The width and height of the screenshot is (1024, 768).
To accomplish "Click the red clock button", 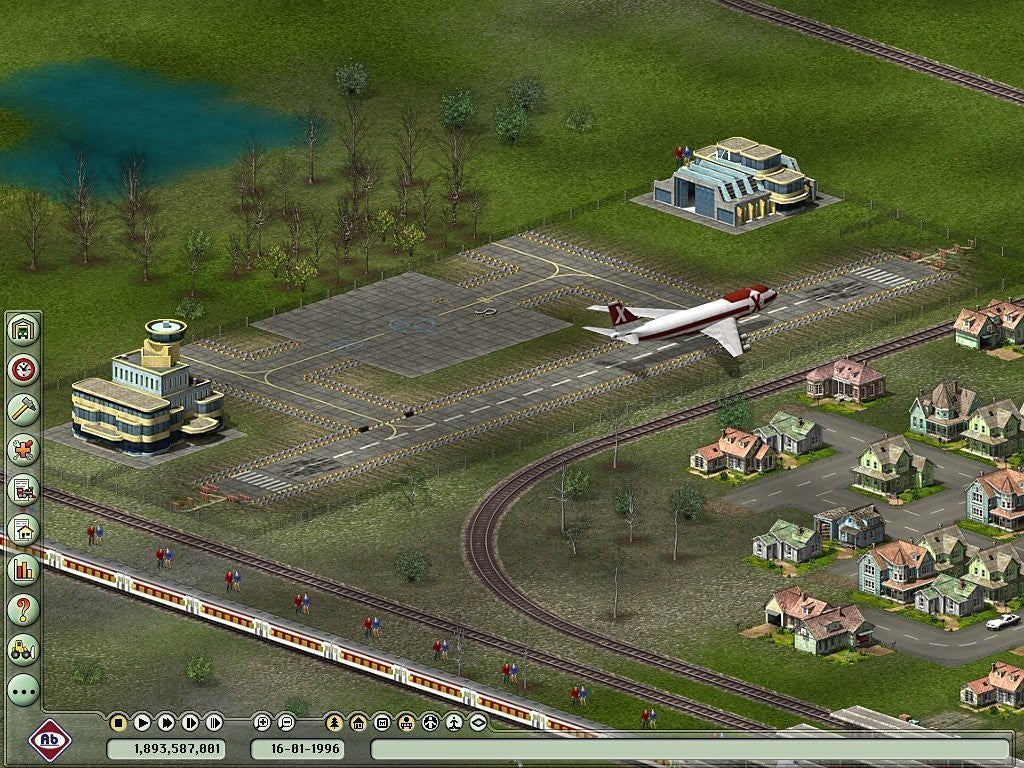I will coord(23,369).
